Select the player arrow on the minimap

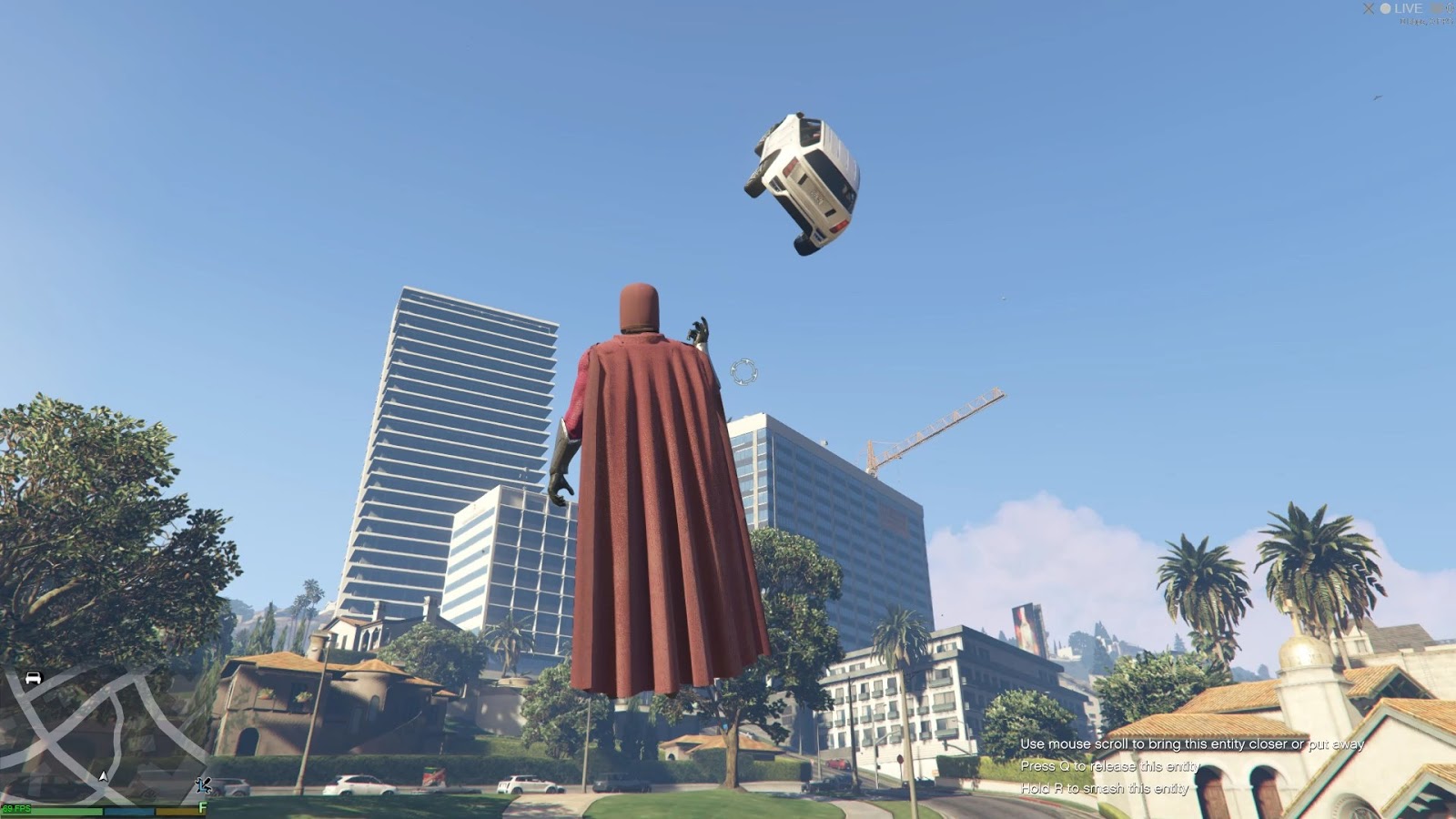pos(103,776)
